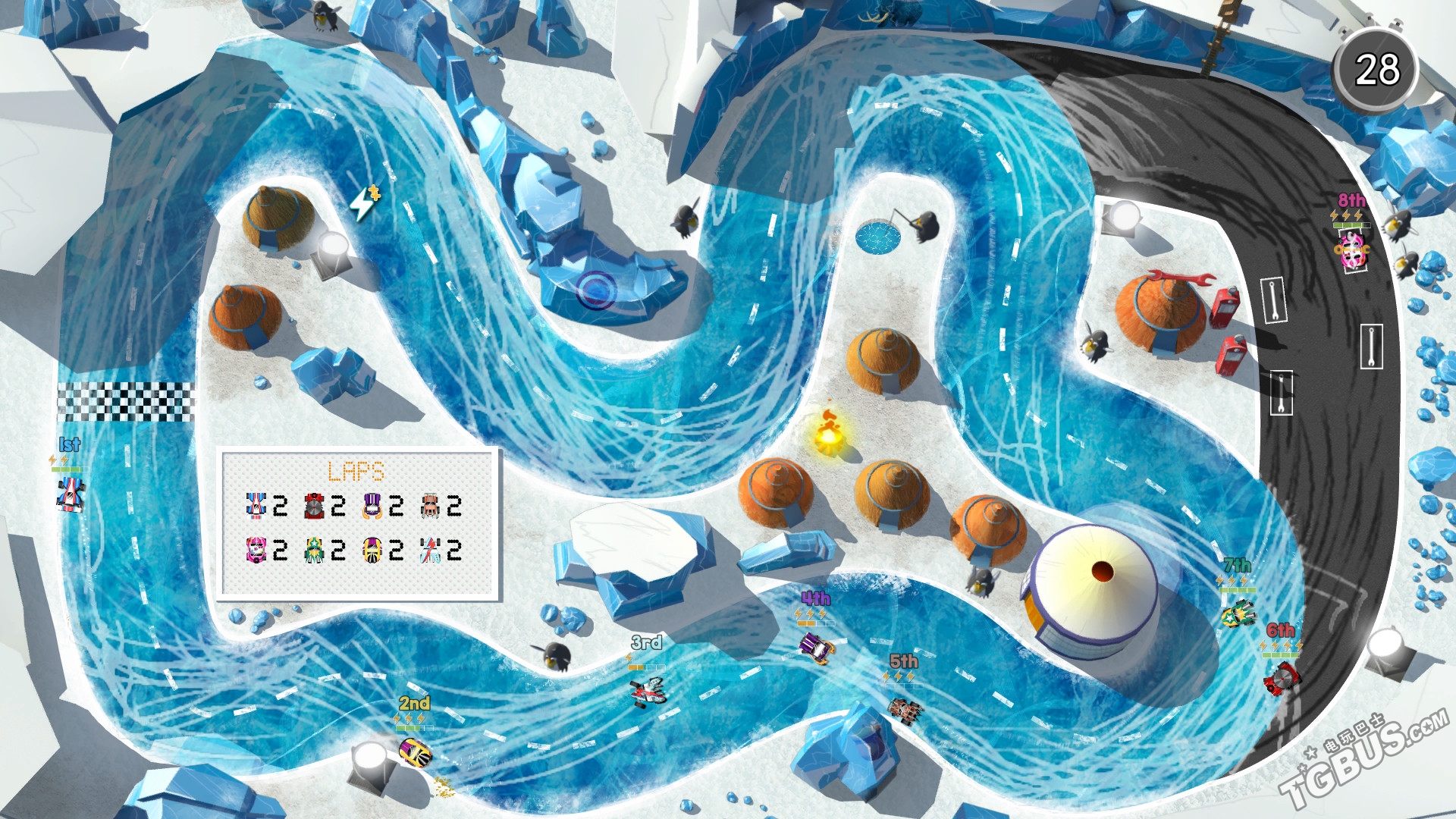Select the blue-striped racer icon in the LAPS panel
The width and height of the screenshot is (1456, 819).
pyautogui.click(x=256, y=506)
